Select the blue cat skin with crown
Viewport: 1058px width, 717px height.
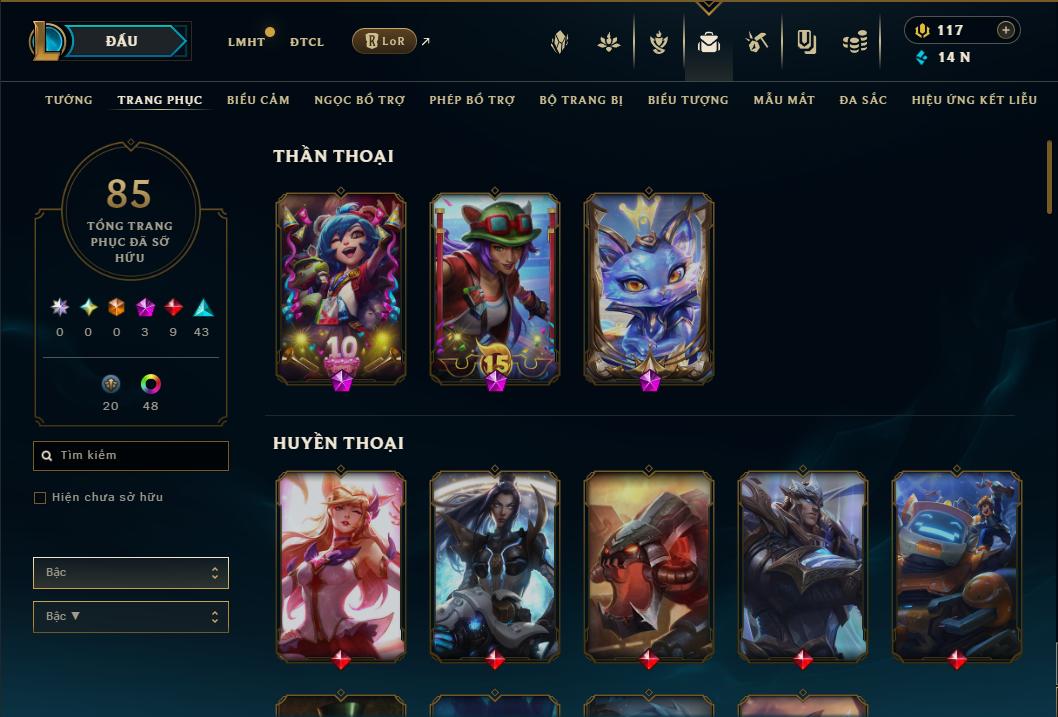(649, 287)
